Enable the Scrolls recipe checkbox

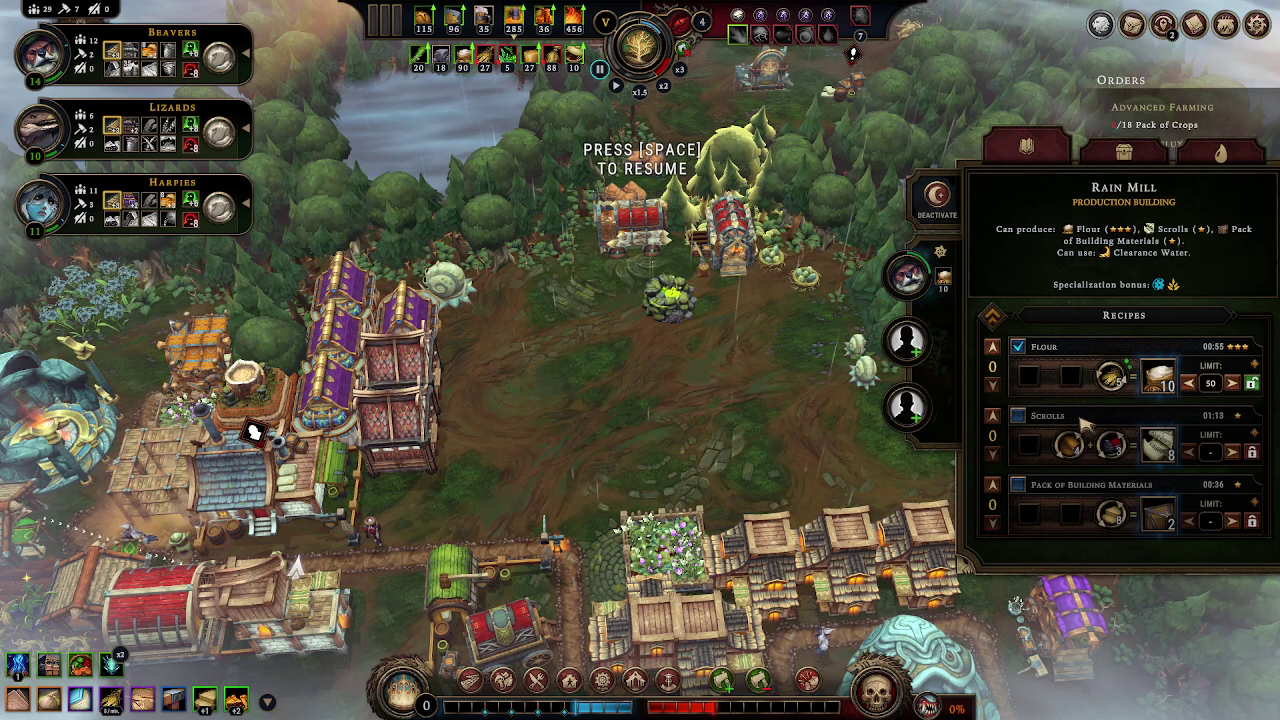(1018, 416)
